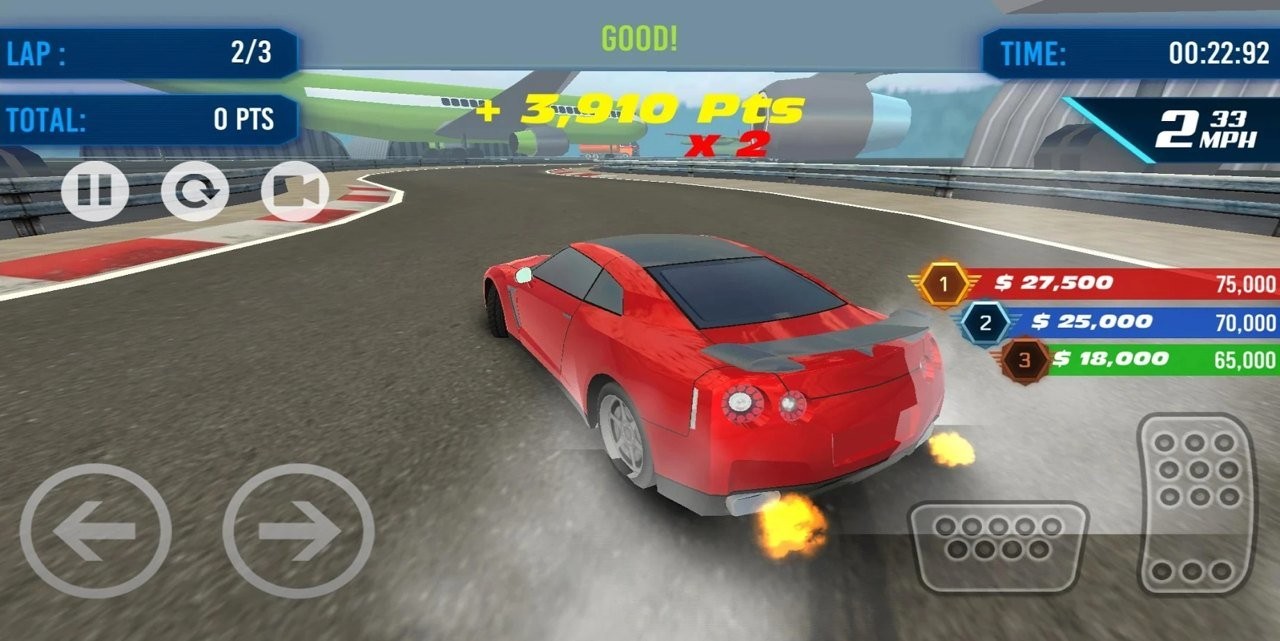Pause the race with the pause button
Viewport: 1280px width, 641px height.
(x=95, y=190)
